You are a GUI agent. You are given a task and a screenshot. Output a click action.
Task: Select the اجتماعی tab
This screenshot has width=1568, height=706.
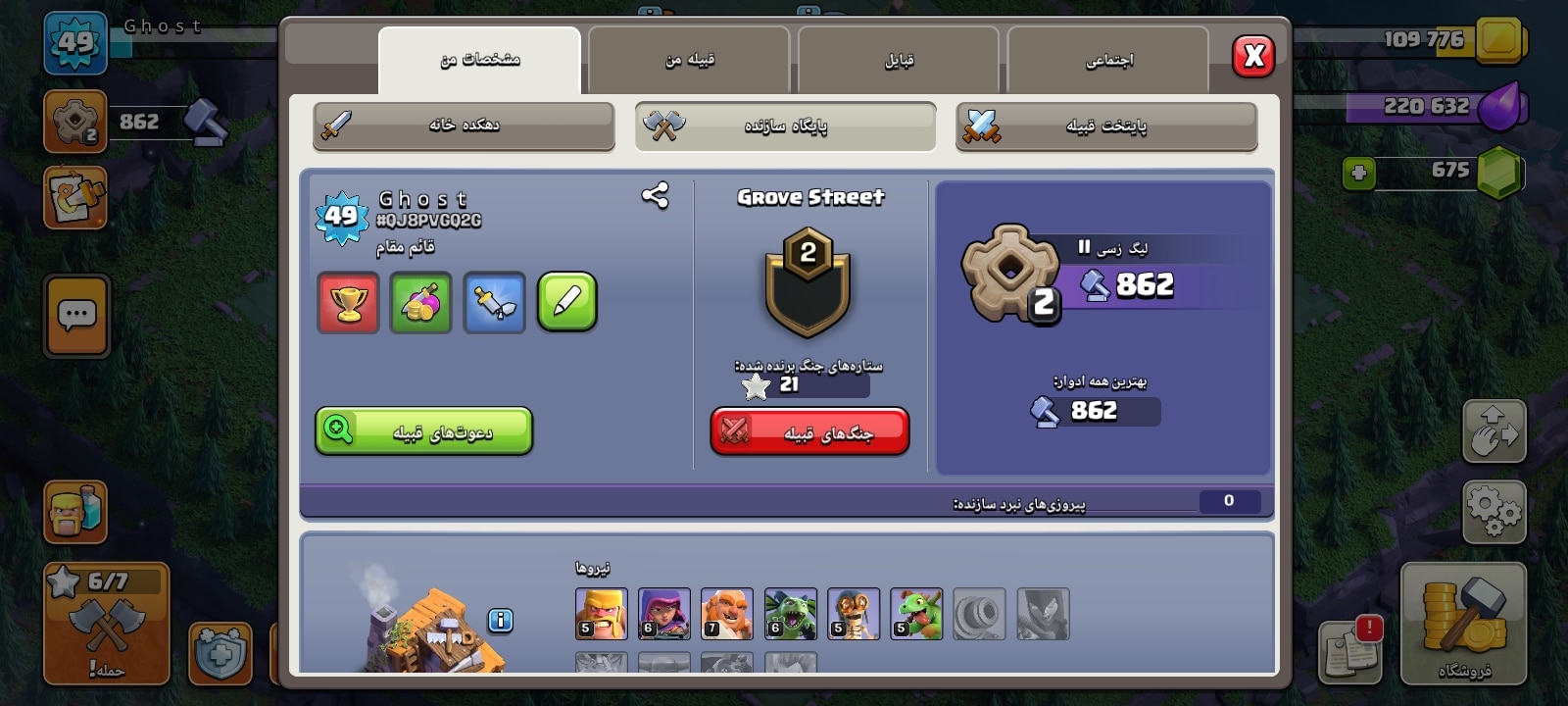[1108, 60]
